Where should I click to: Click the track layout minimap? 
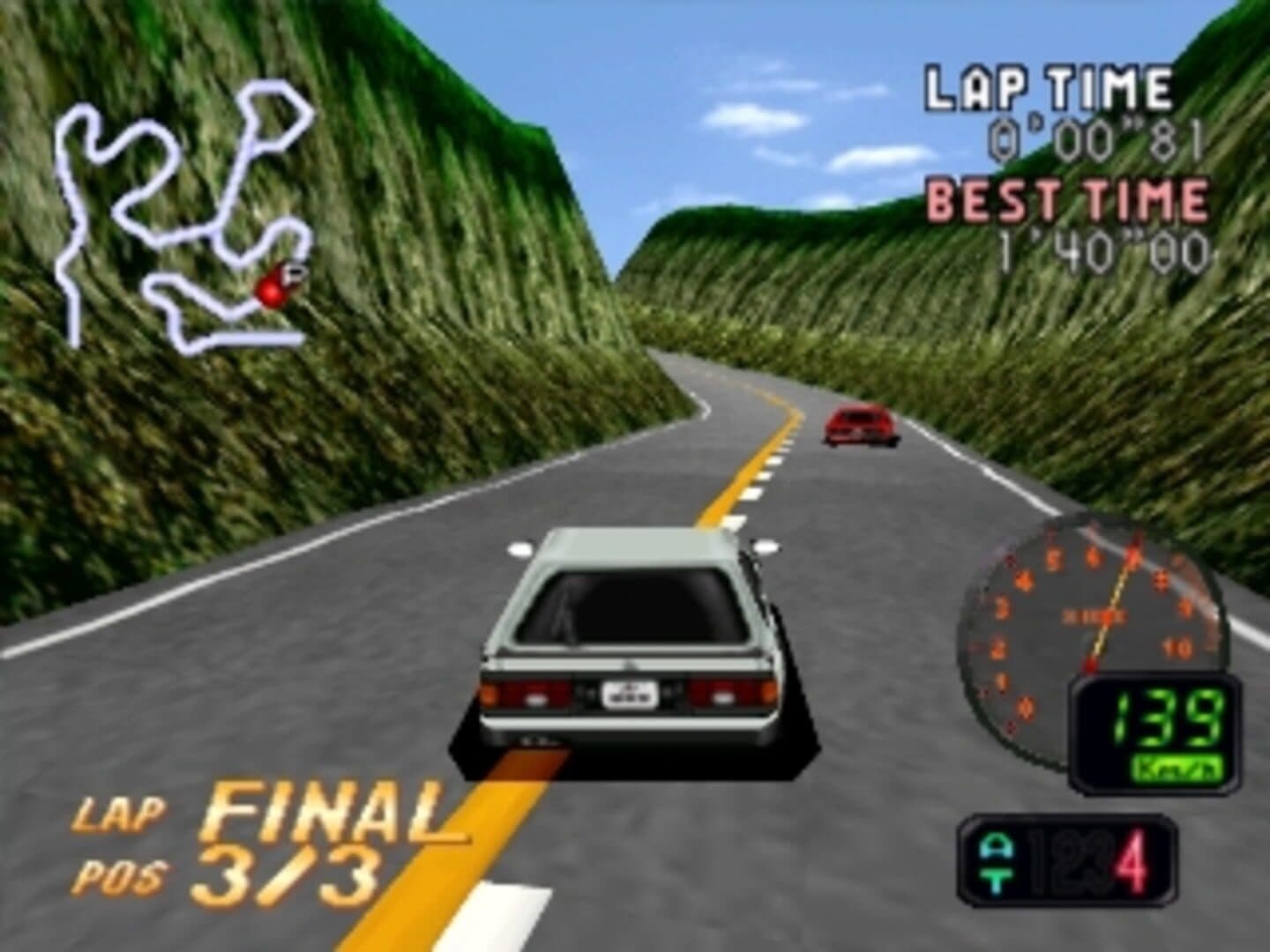click(x=185, y=220)
